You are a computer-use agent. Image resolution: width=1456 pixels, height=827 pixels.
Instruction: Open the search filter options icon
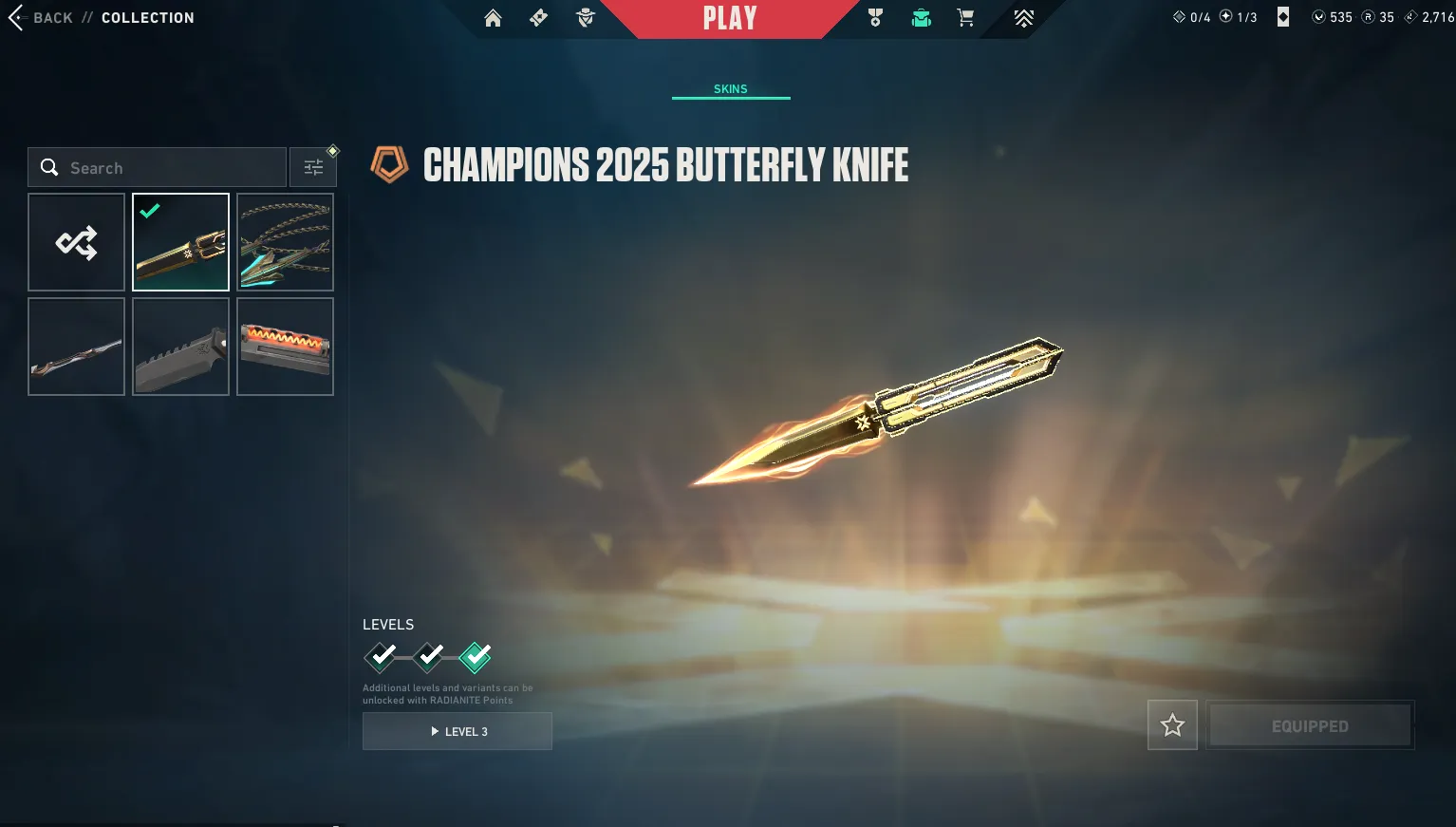point(313,166)
